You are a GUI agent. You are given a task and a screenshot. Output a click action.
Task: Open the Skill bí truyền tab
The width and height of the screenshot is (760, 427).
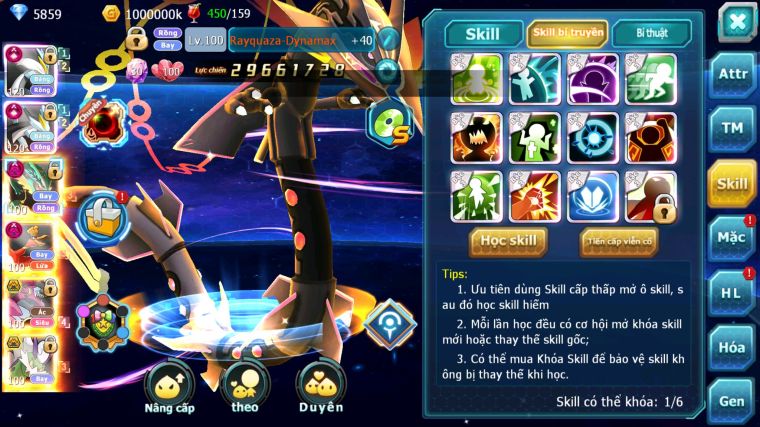(x=567, y=33)
